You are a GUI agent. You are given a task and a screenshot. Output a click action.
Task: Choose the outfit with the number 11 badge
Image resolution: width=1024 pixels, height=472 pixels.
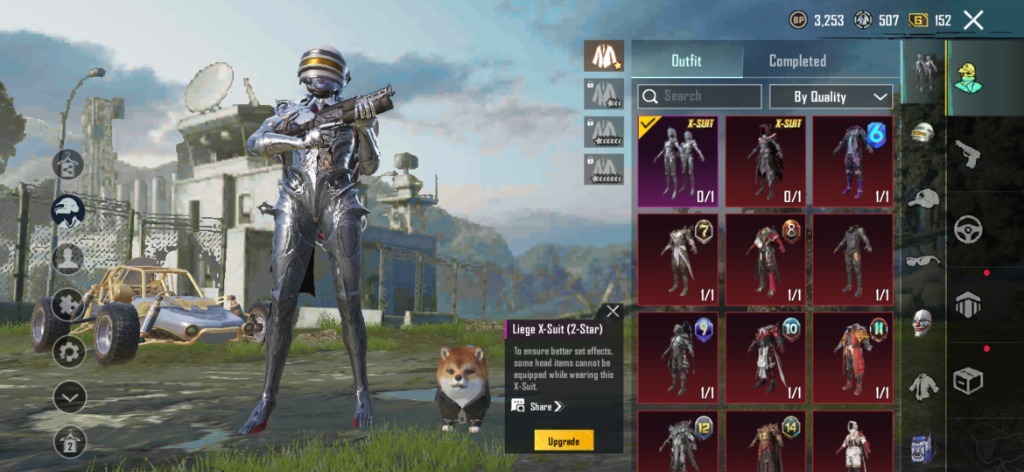pyautogui.click(x=853, y=356)
